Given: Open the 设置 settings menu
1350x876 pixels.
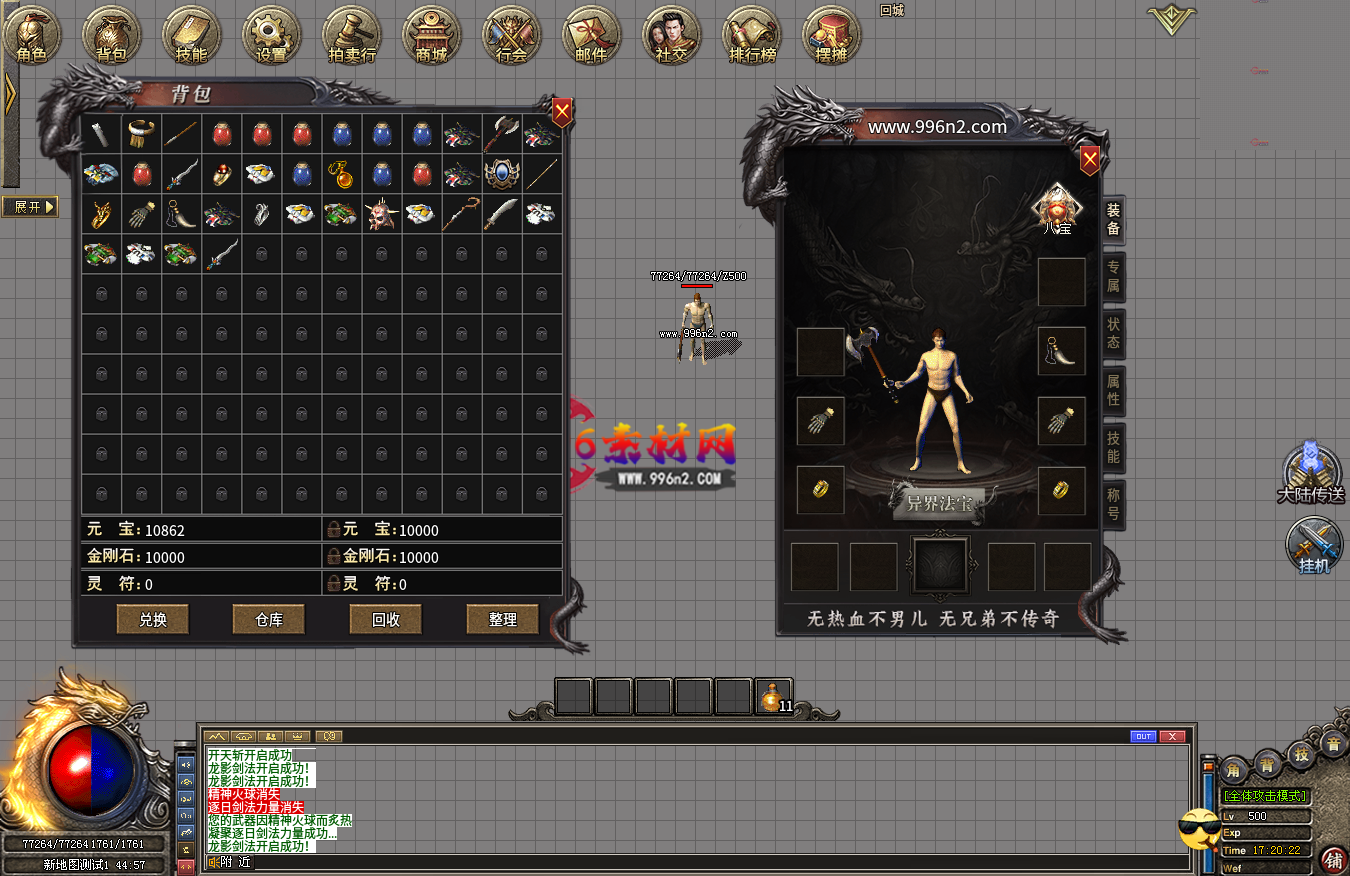Looking at the screenshot, I should 271,36.
